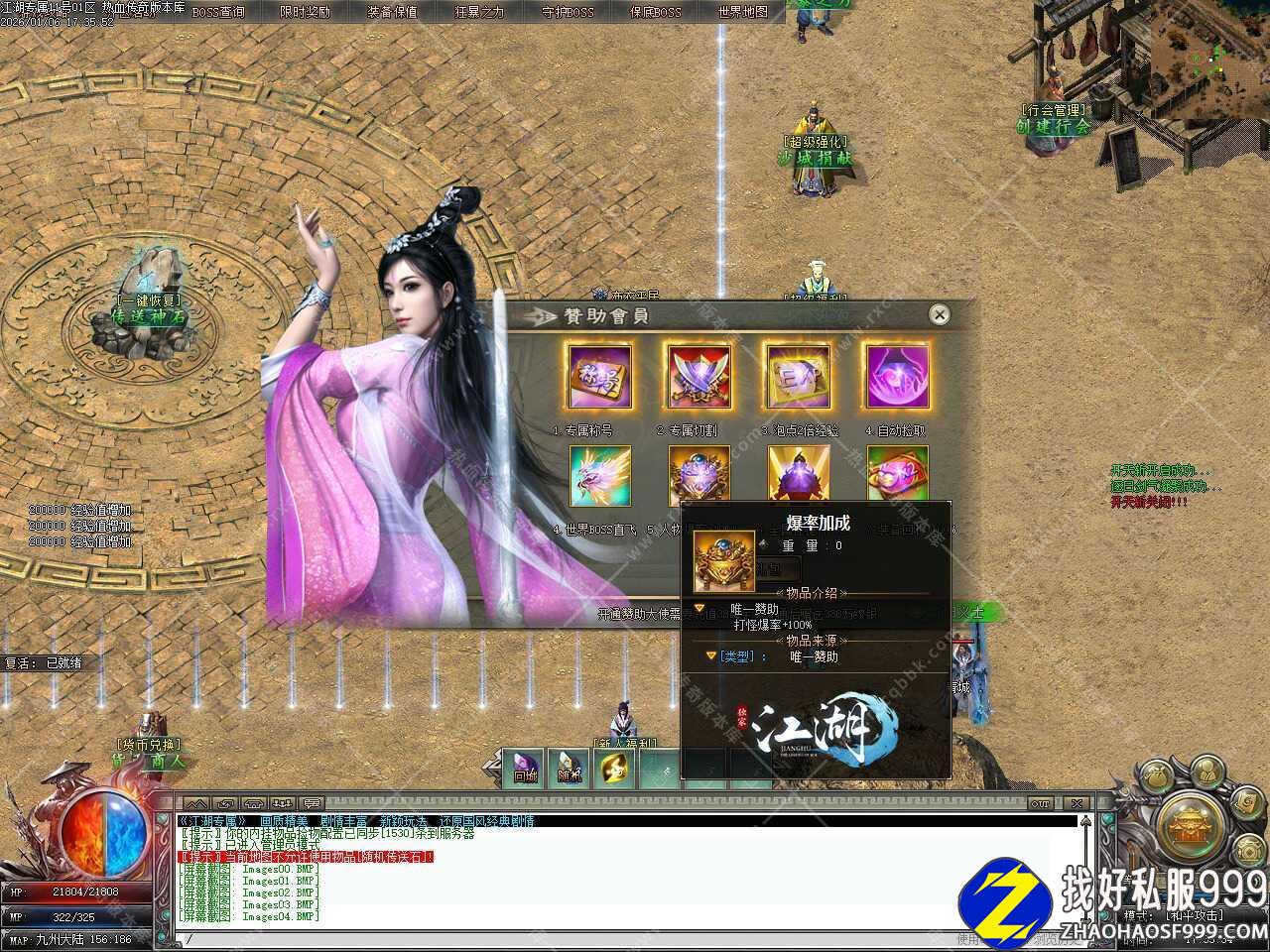Open the 保底BOSS menu

[655, 12]
